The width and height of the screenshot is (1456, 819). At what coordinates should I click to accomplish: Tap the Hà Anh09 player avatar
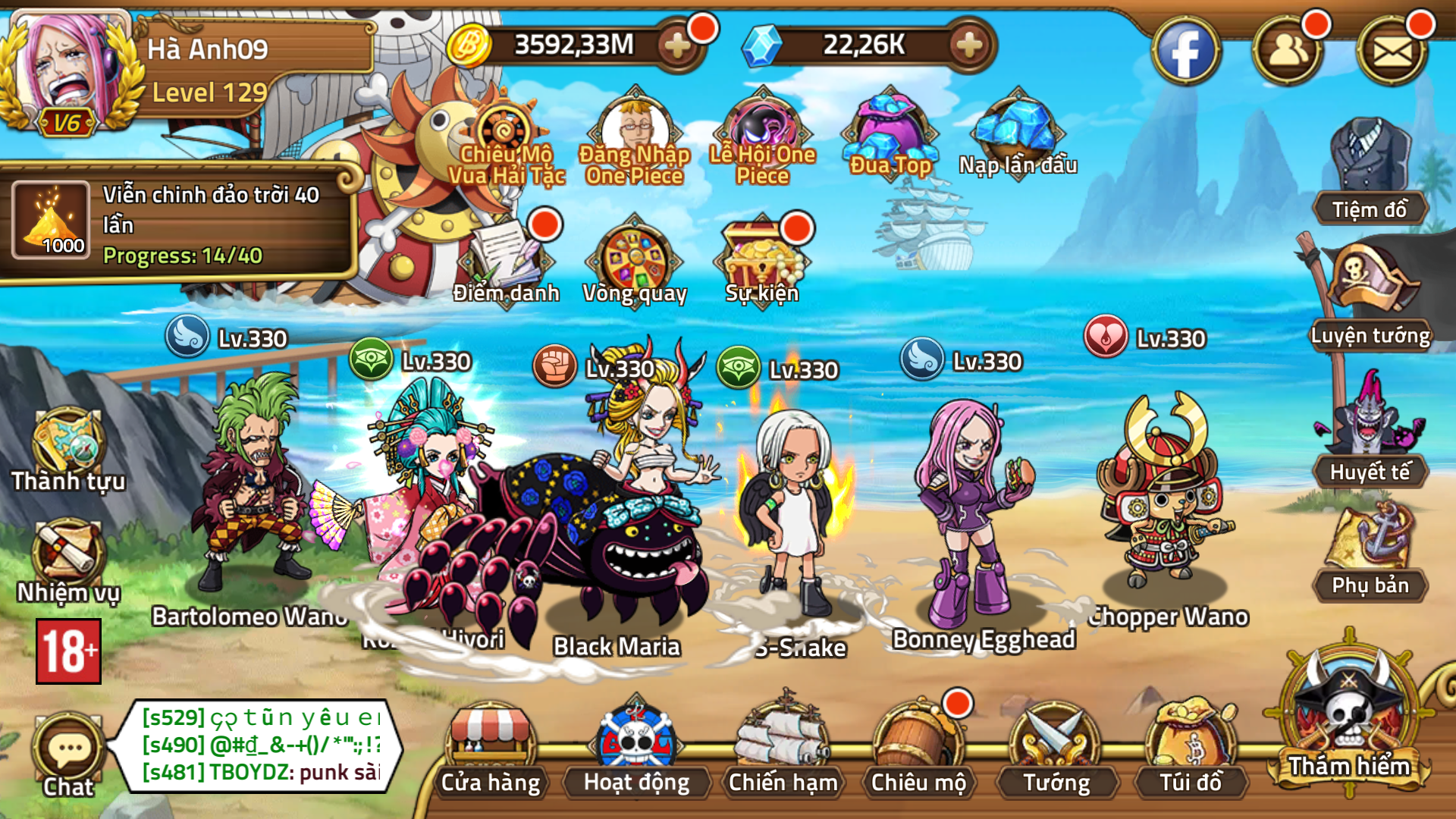click(68, 61)
